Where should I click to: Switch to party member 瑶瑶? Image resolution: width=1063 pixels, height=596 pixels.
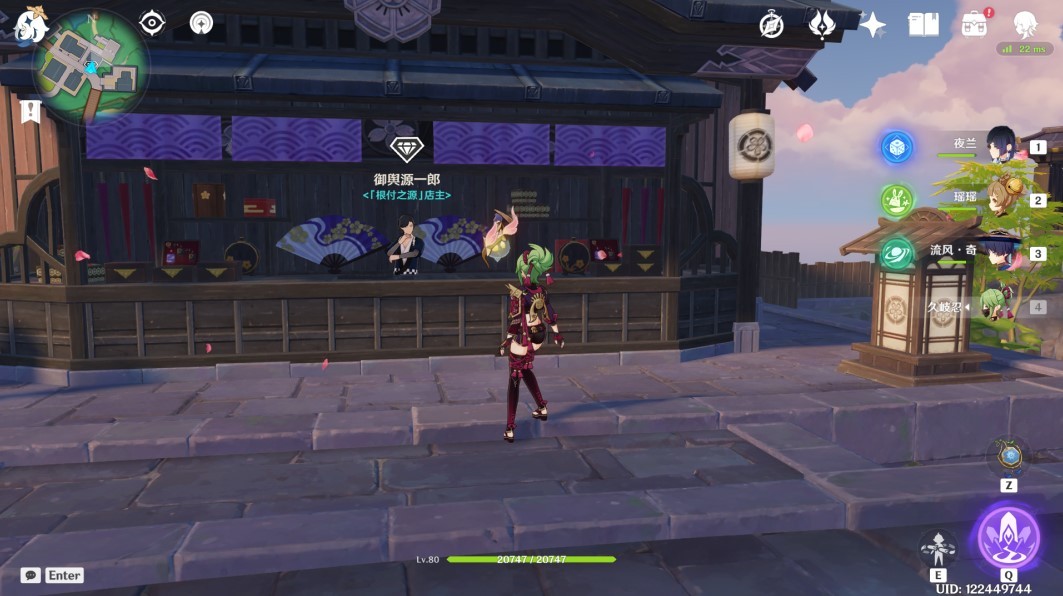pos(1000,199)
